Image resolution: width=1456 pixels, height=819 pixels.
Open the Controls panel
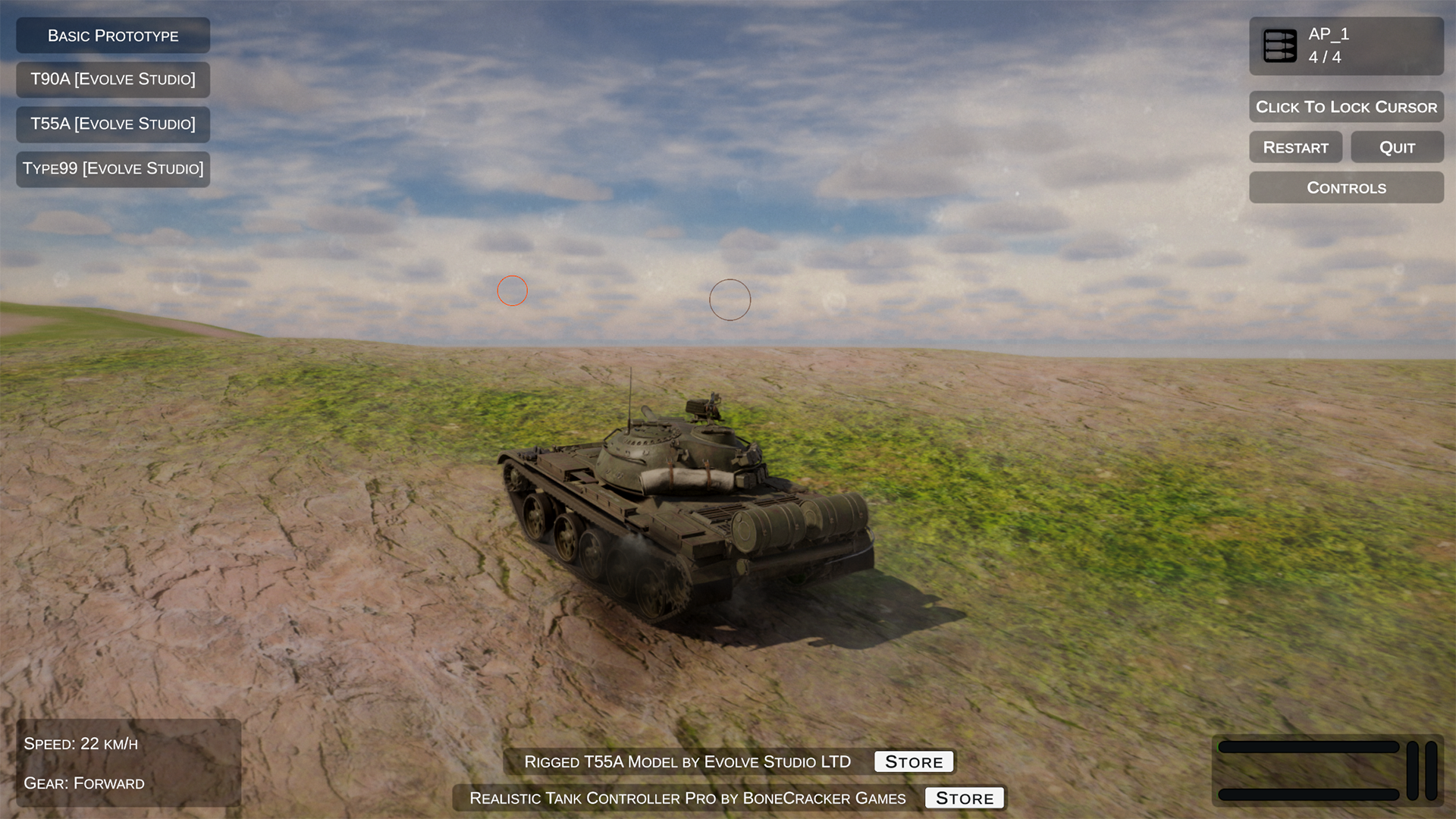(1346, 188)
